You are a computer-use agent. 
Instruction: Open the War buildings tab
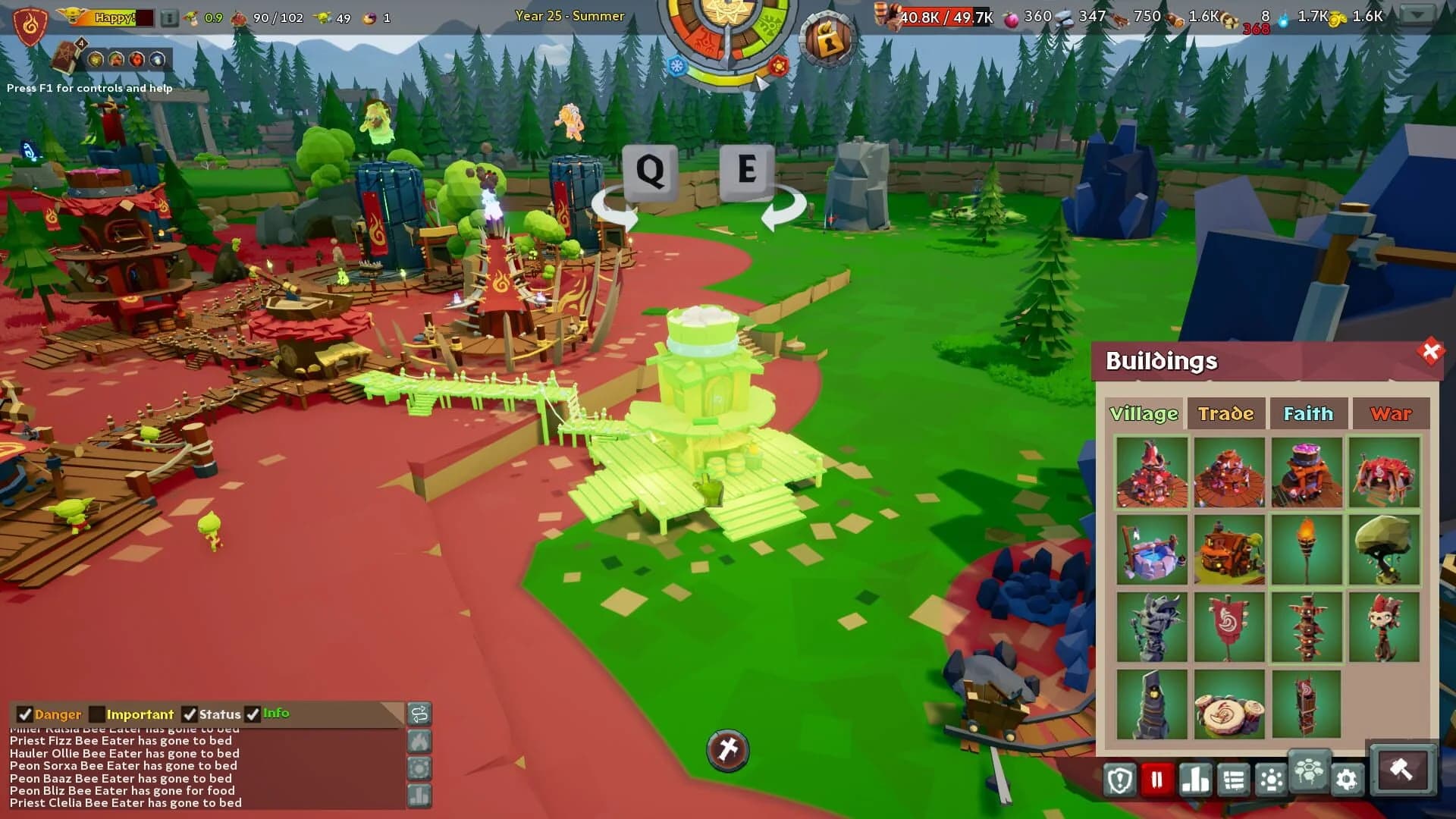[x=1391, y=414]
